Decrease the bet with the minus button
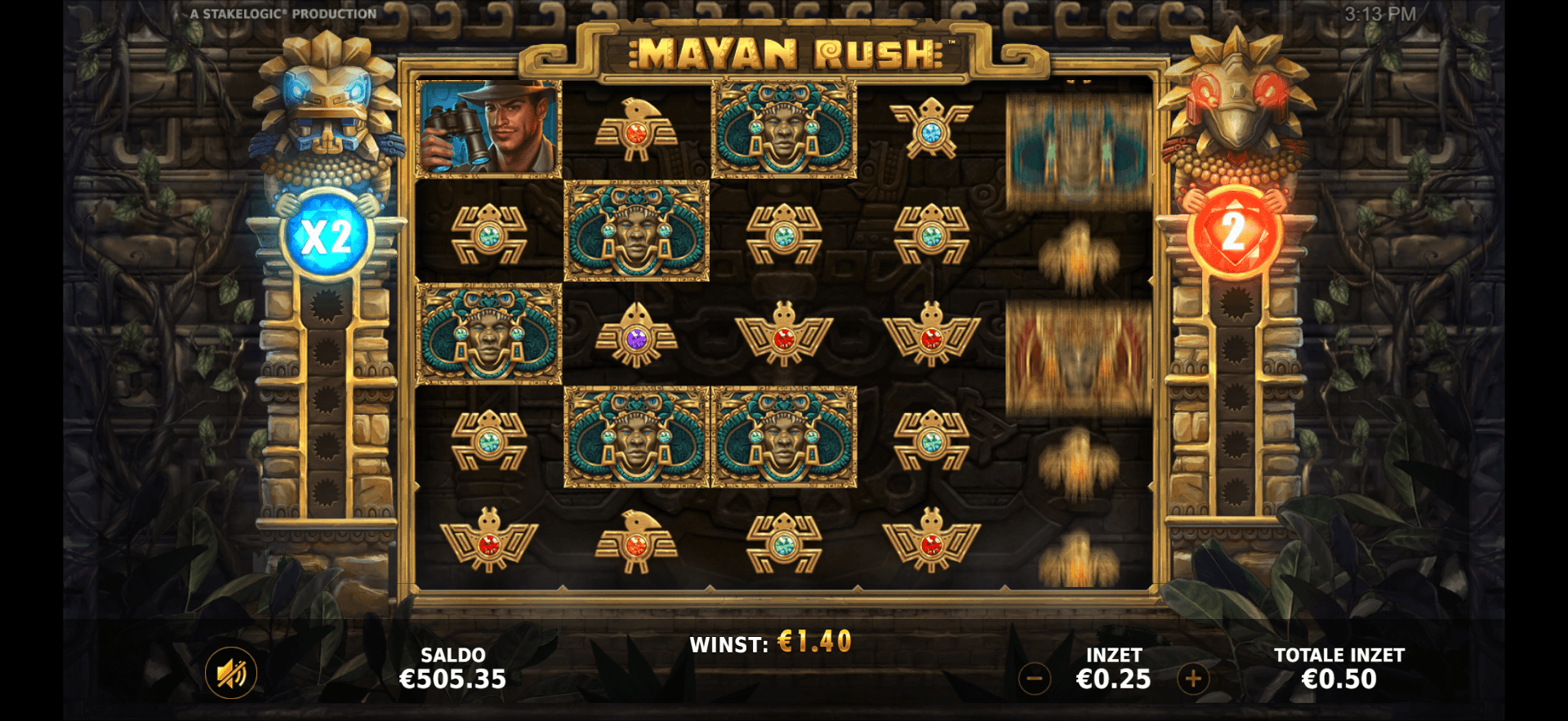This screenshot has width=1568, height=721. 1034,677
